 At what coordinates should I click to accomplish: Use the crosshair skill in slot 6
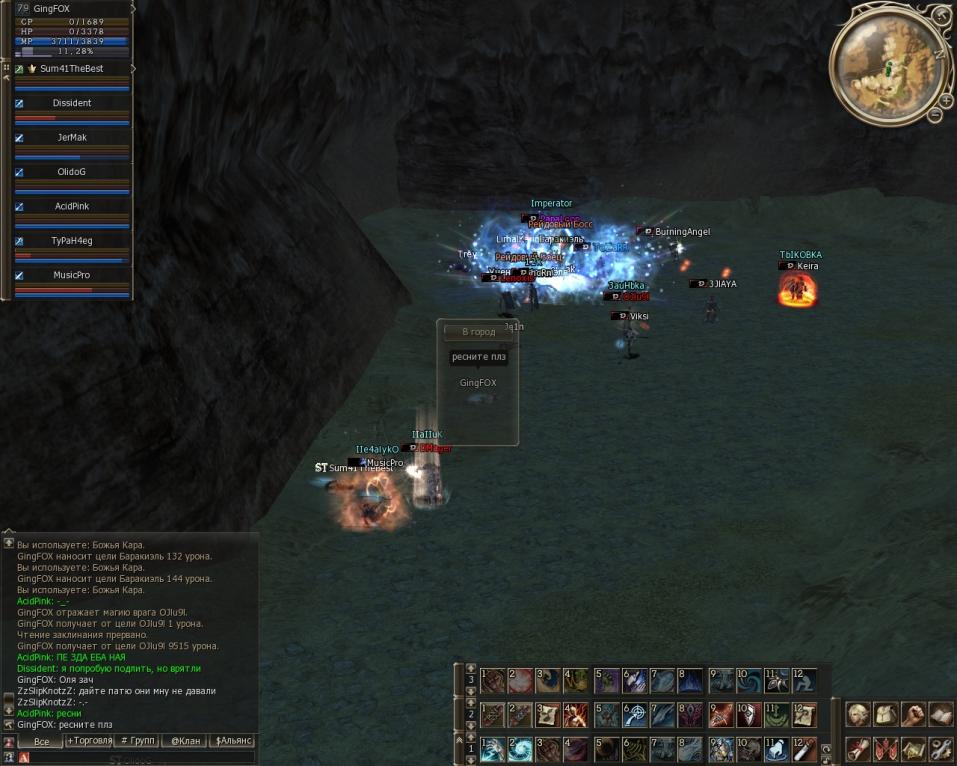(x=634, y=715)
